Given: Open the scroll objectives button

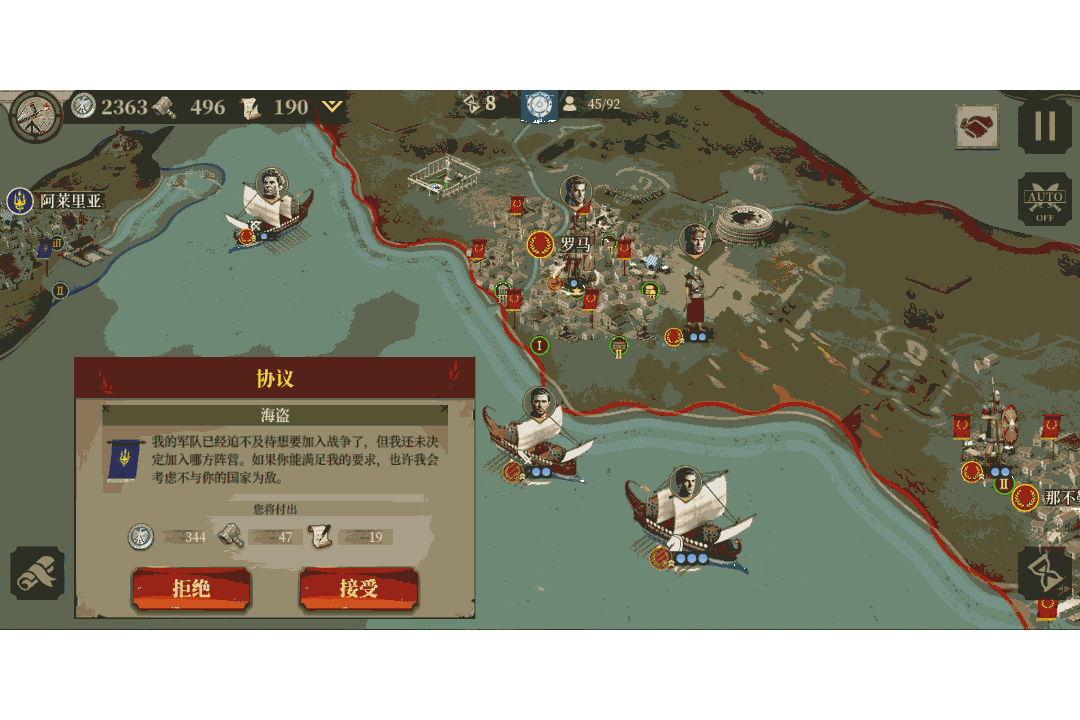Looking at the screenshot, I should pyautogui.click(x=37, y=573).
